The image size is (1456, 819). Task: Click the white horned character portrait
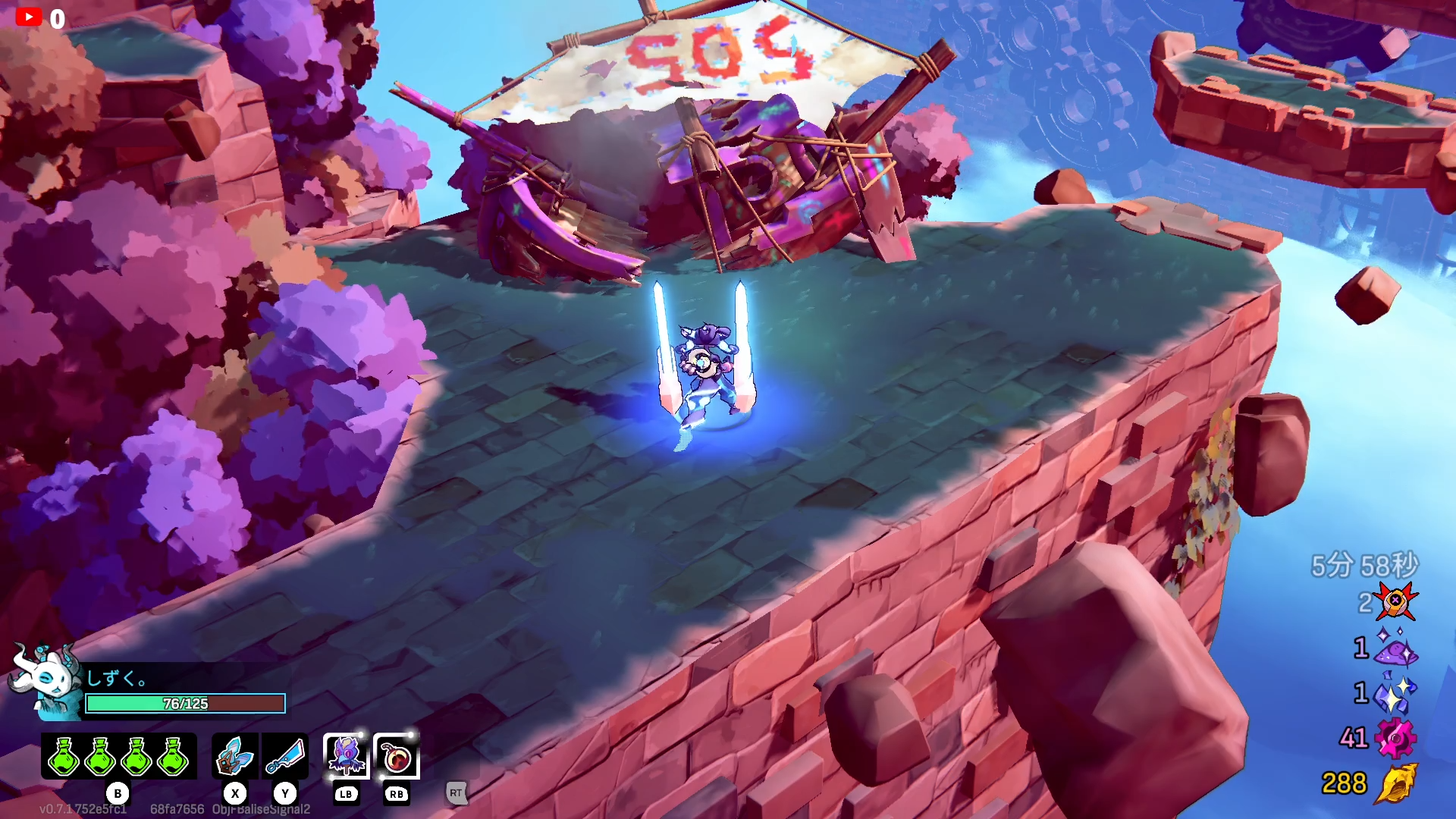point(47,680)
